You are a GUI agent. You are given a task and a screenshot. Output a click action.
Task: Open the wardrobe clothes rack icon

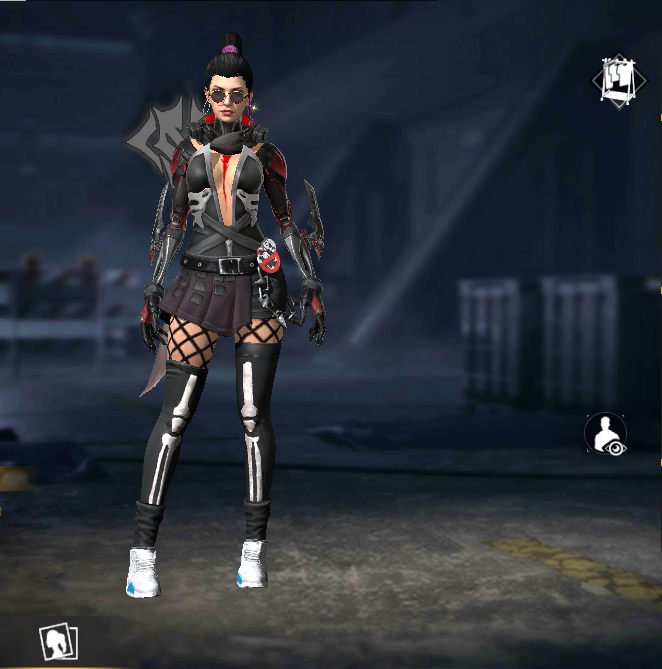[x=619, y=80]
